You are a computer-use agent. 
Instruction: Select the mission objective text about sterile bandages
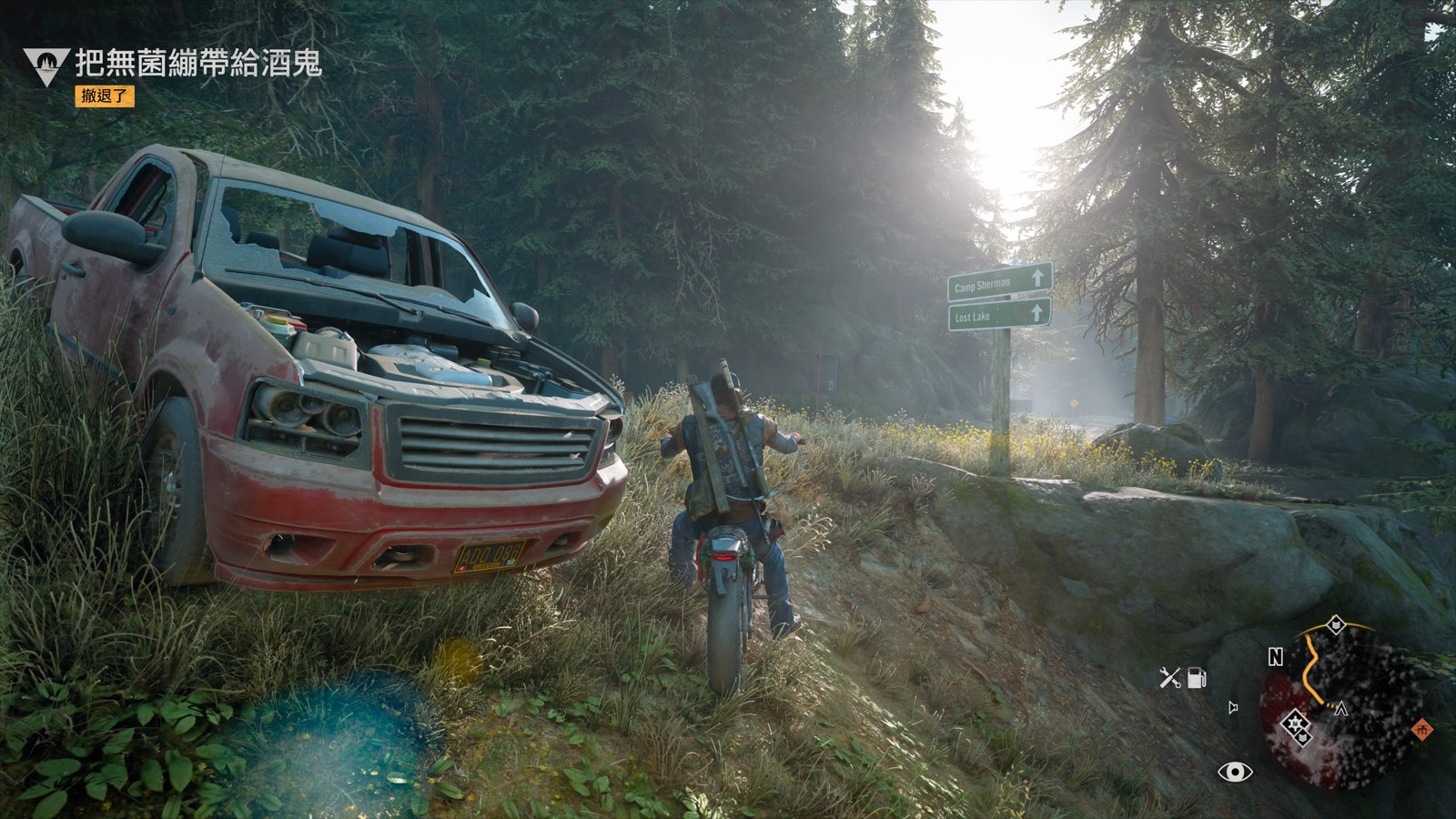click(198, 63)
